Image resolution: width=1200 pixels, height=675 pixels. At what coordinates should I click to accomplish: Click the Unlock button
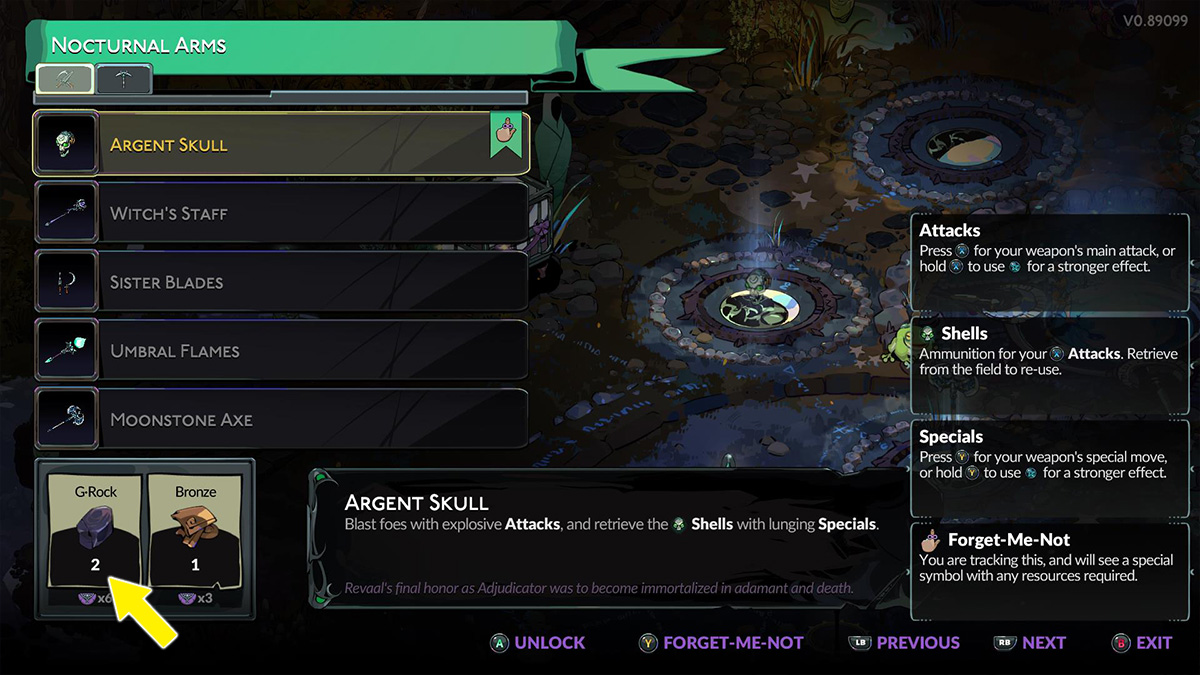(537, 643)
